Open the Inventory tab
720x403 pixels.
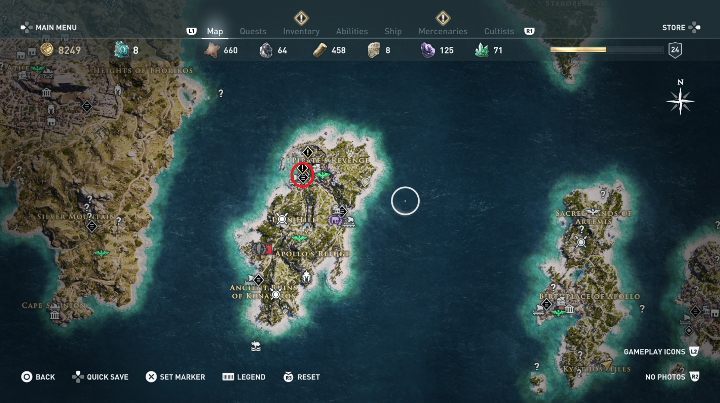click(301, 31)
